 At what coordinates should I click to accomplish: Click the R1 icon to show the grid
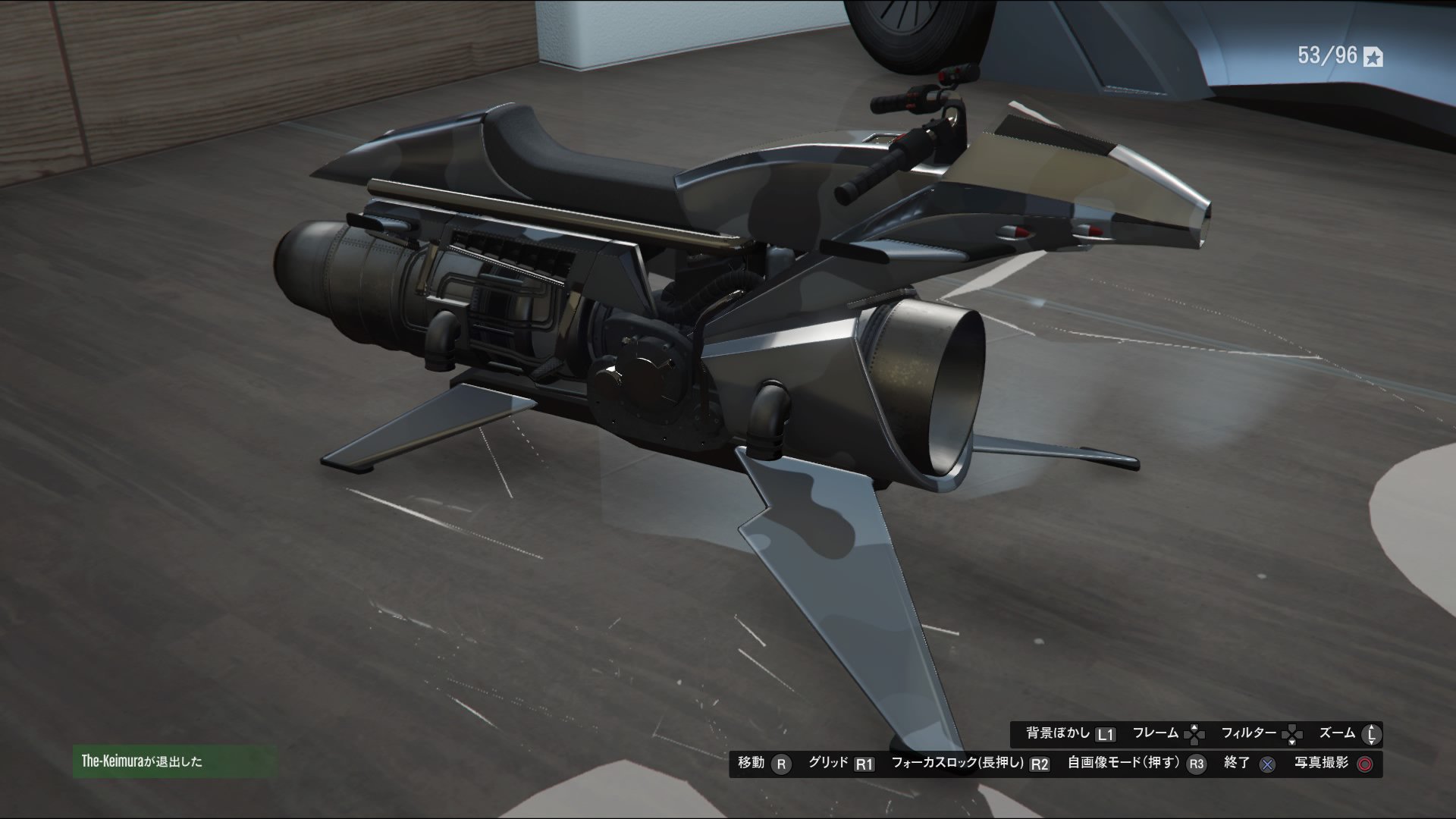(864, 764)
